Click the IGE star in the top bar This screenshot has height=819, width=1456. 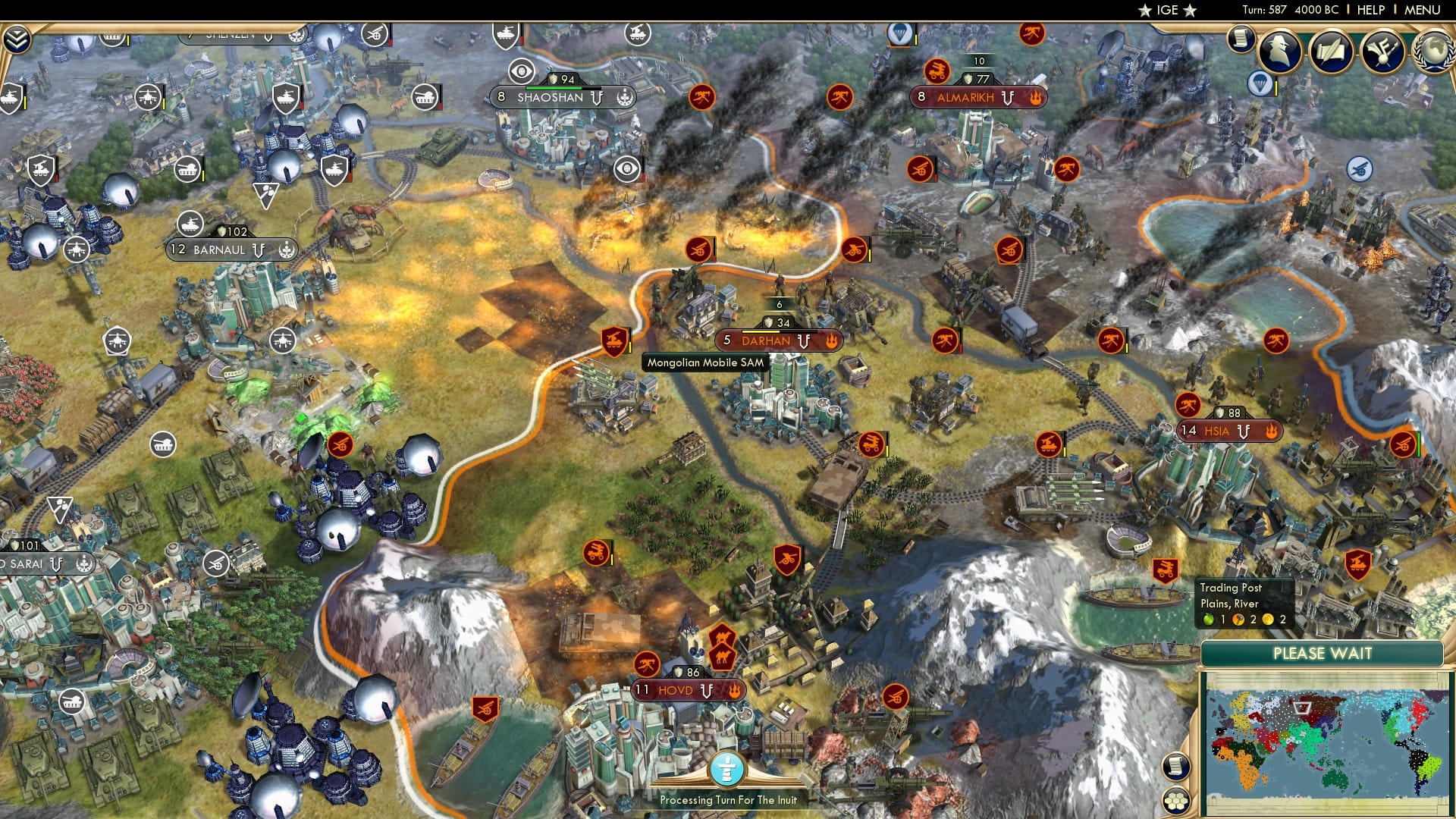point(1147,10)
